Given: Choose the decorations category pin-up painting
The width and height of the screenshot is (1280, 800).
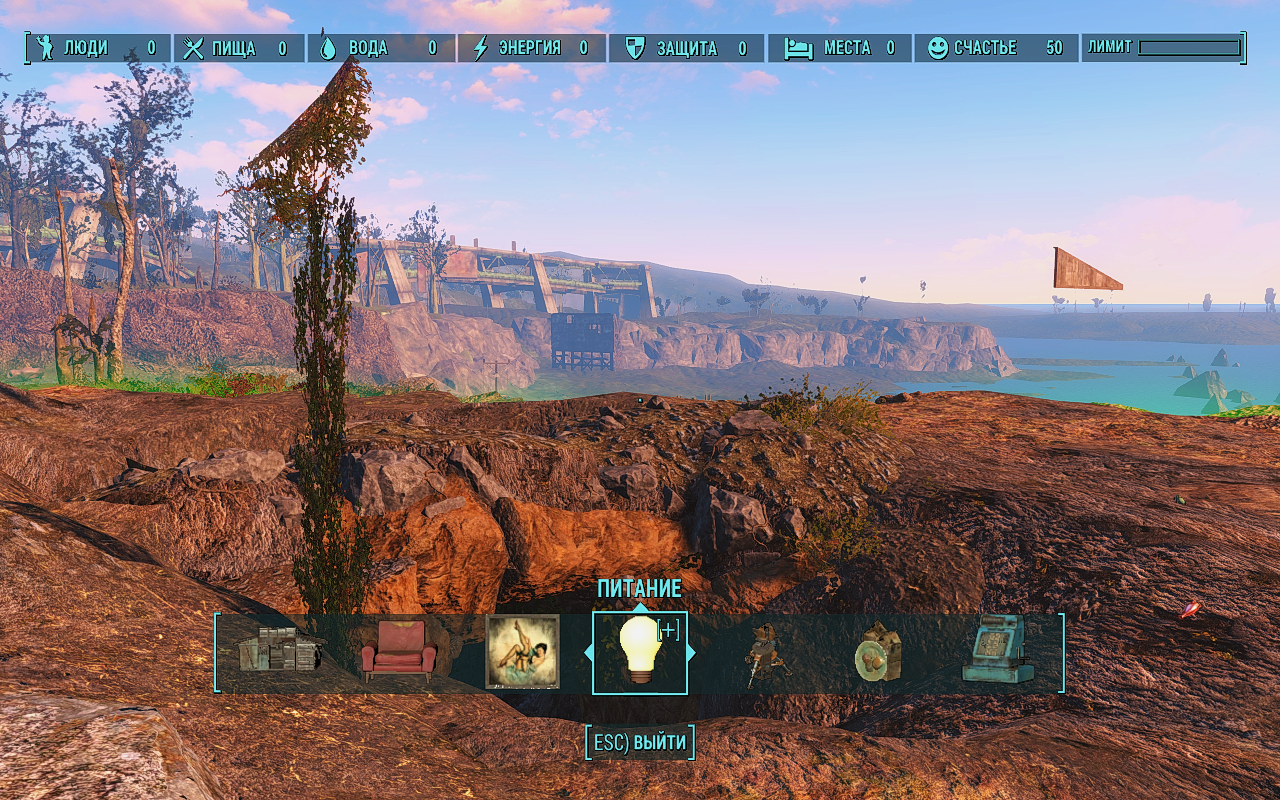Looking at the screenshot, I should 522,652.
